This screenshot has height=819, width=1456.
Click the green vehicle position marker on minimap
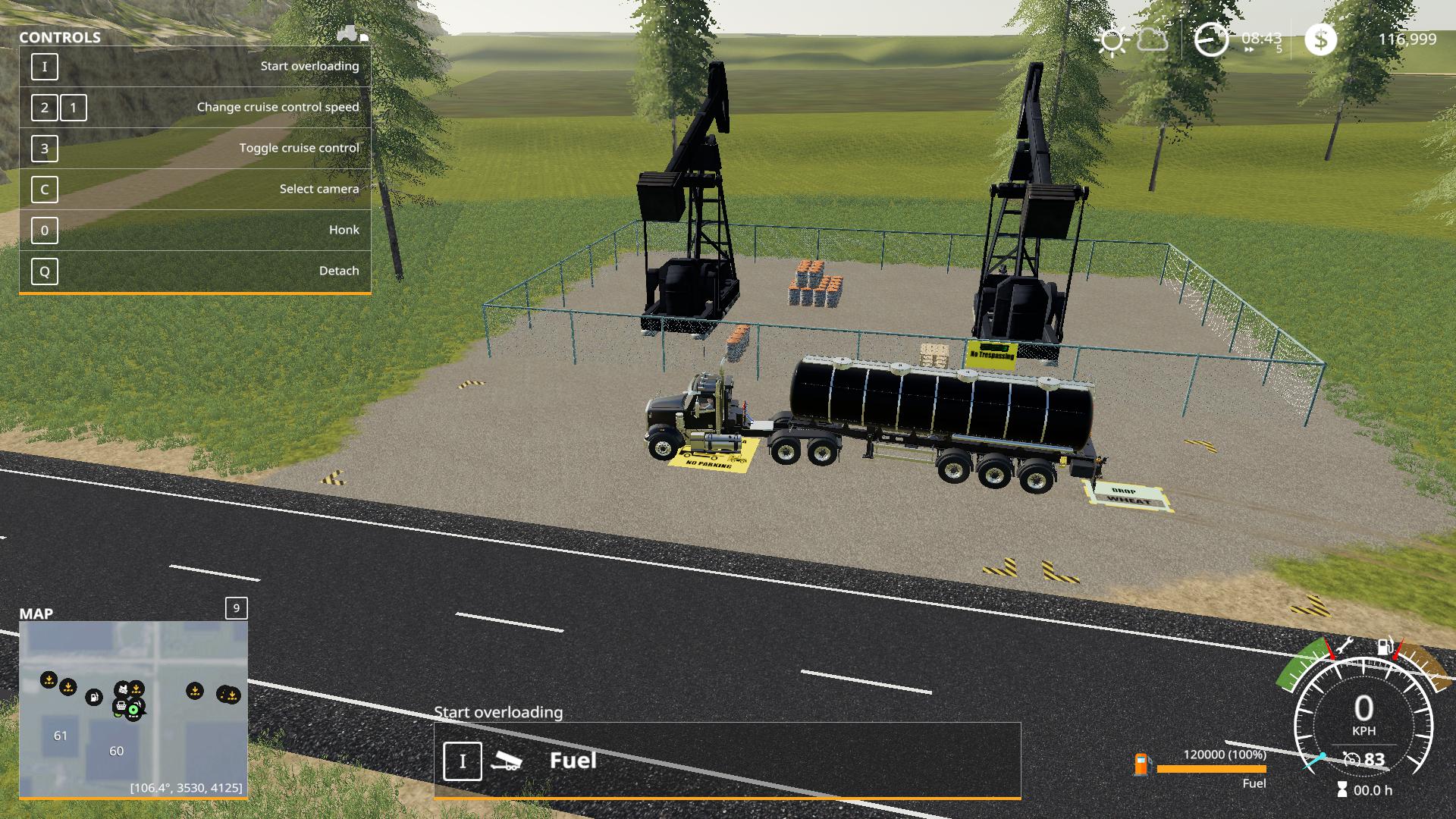point(134,710)
